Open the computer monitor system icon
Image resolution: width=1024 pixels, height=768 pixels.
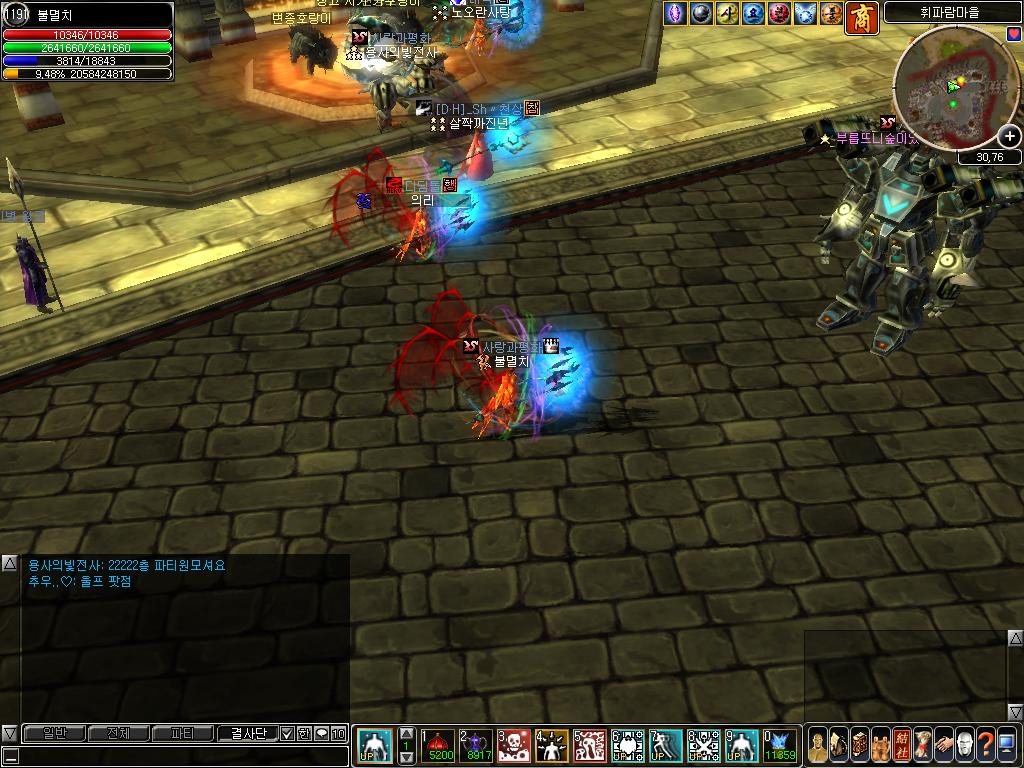click(x=1006, y=746)
